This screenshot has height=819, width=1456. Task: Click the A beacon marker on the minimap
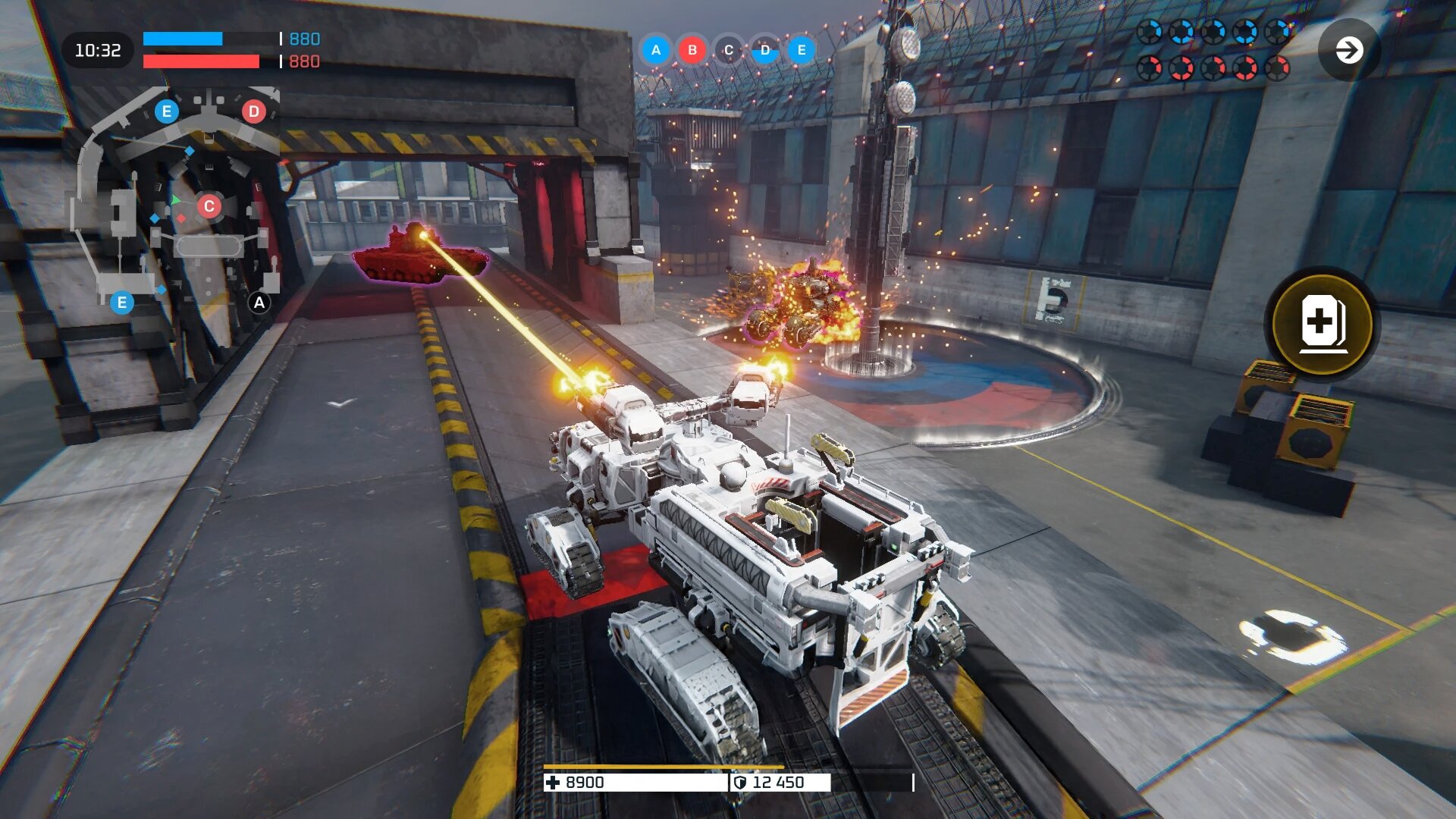click(x=259, y=303)
